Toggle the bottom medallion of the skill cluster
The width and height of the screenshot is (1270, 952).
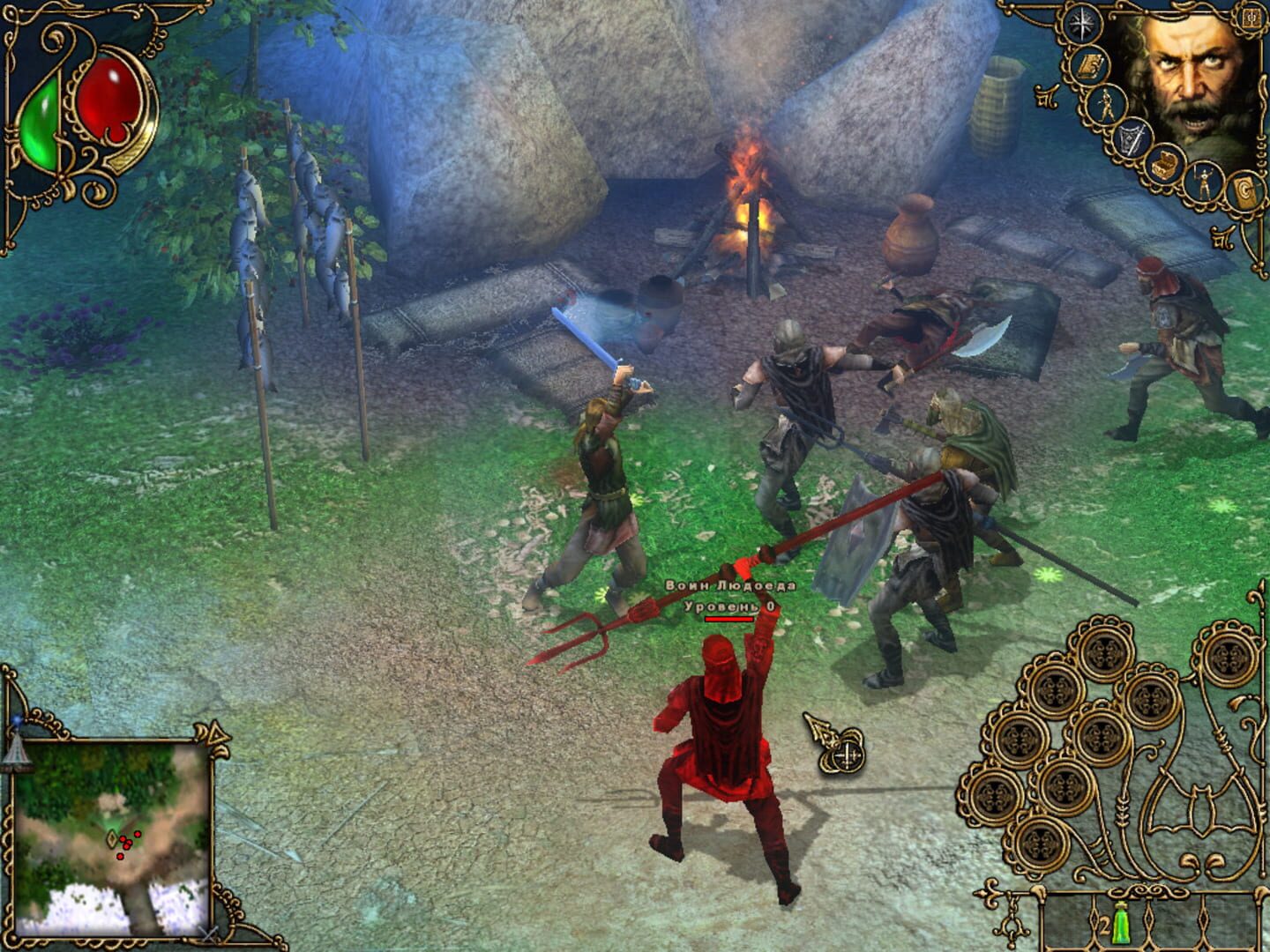tap(1042, 844)
